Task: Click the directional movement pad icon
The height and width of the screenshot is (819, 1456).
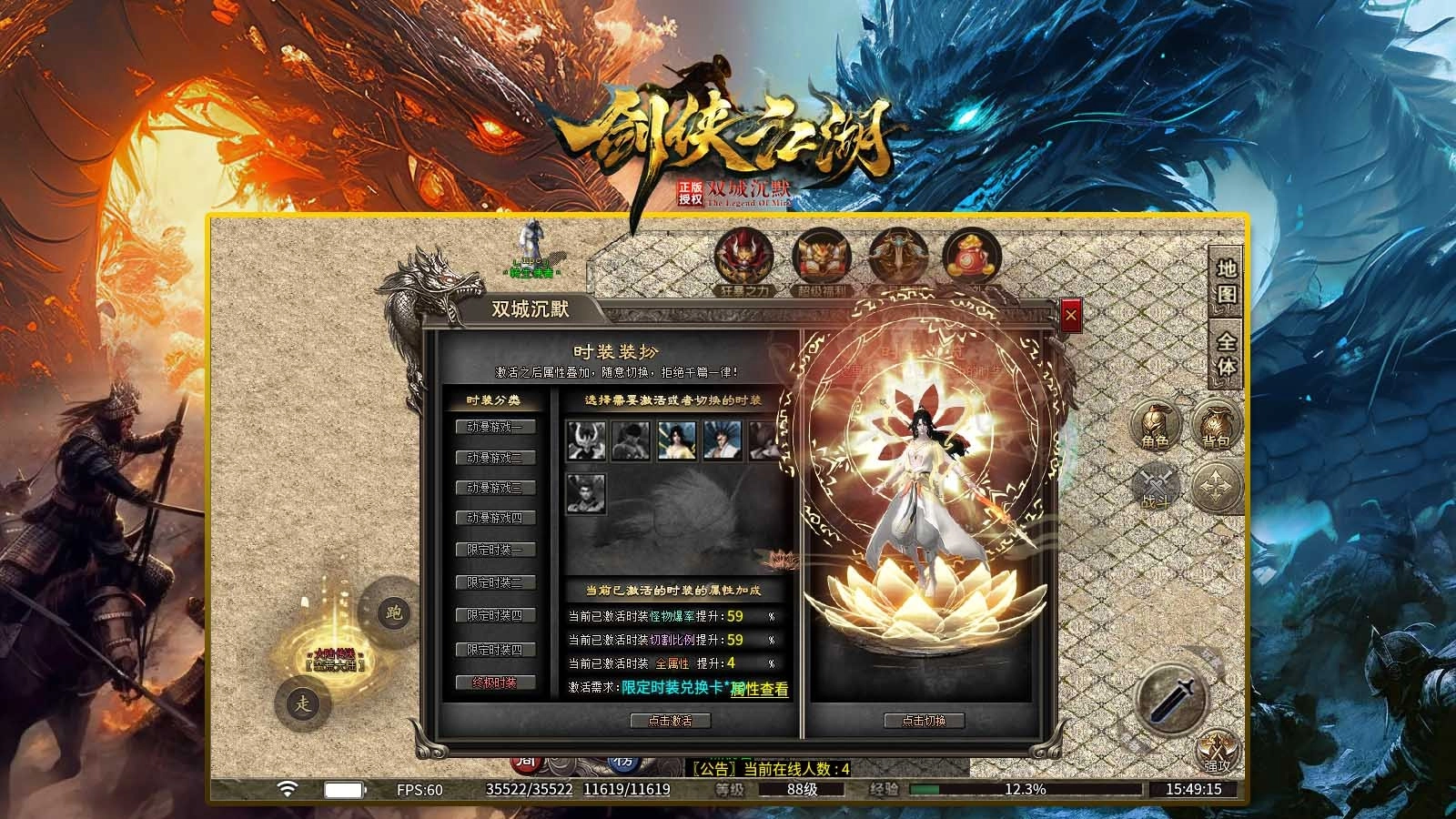Action: click(1214, 485)
